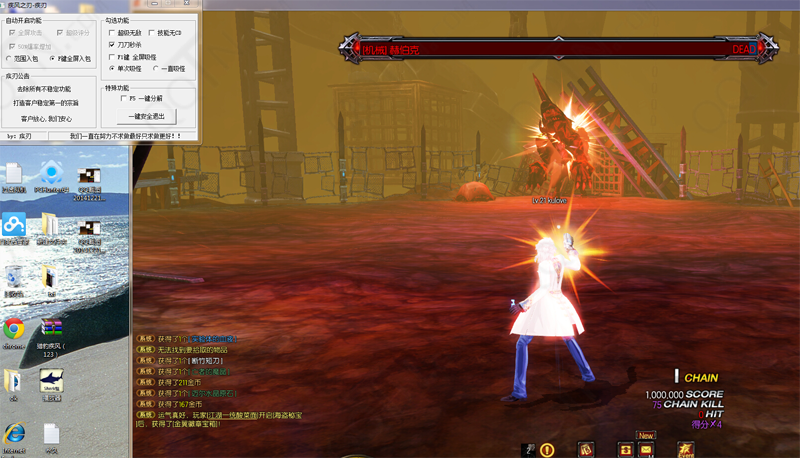
Task: Open the Recycle Bin desktop icon
Action: 14,279
